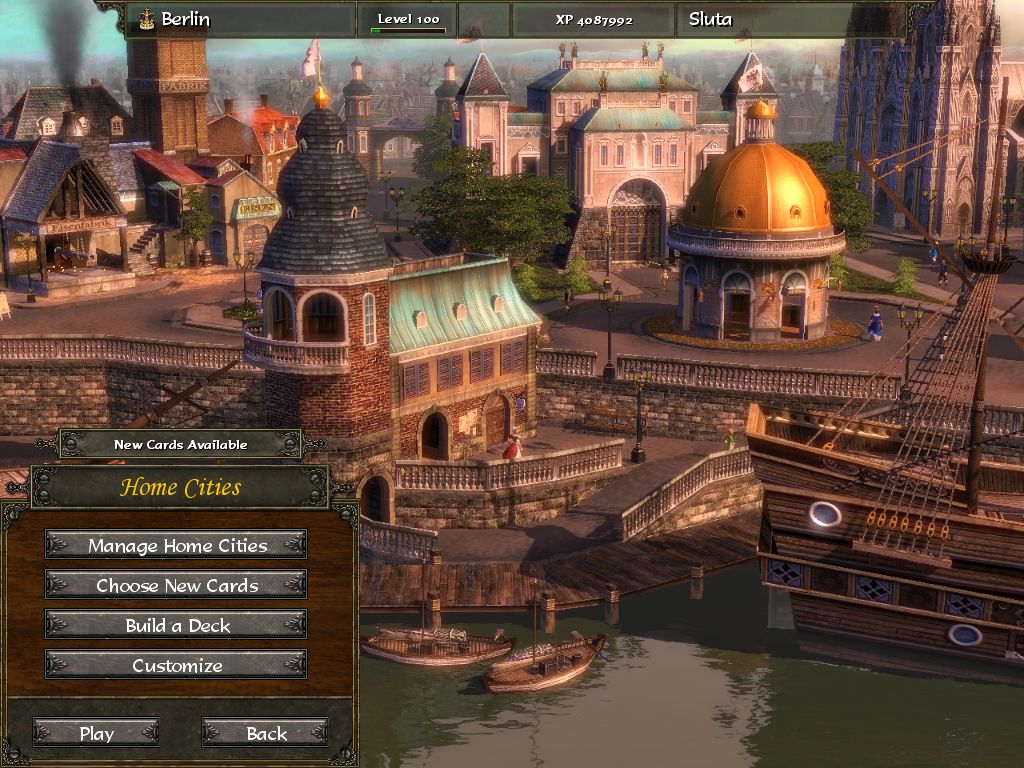The height and width of the screenshot is (768, 1024).
Task: Click the Customize button
Action: (176, 665)
